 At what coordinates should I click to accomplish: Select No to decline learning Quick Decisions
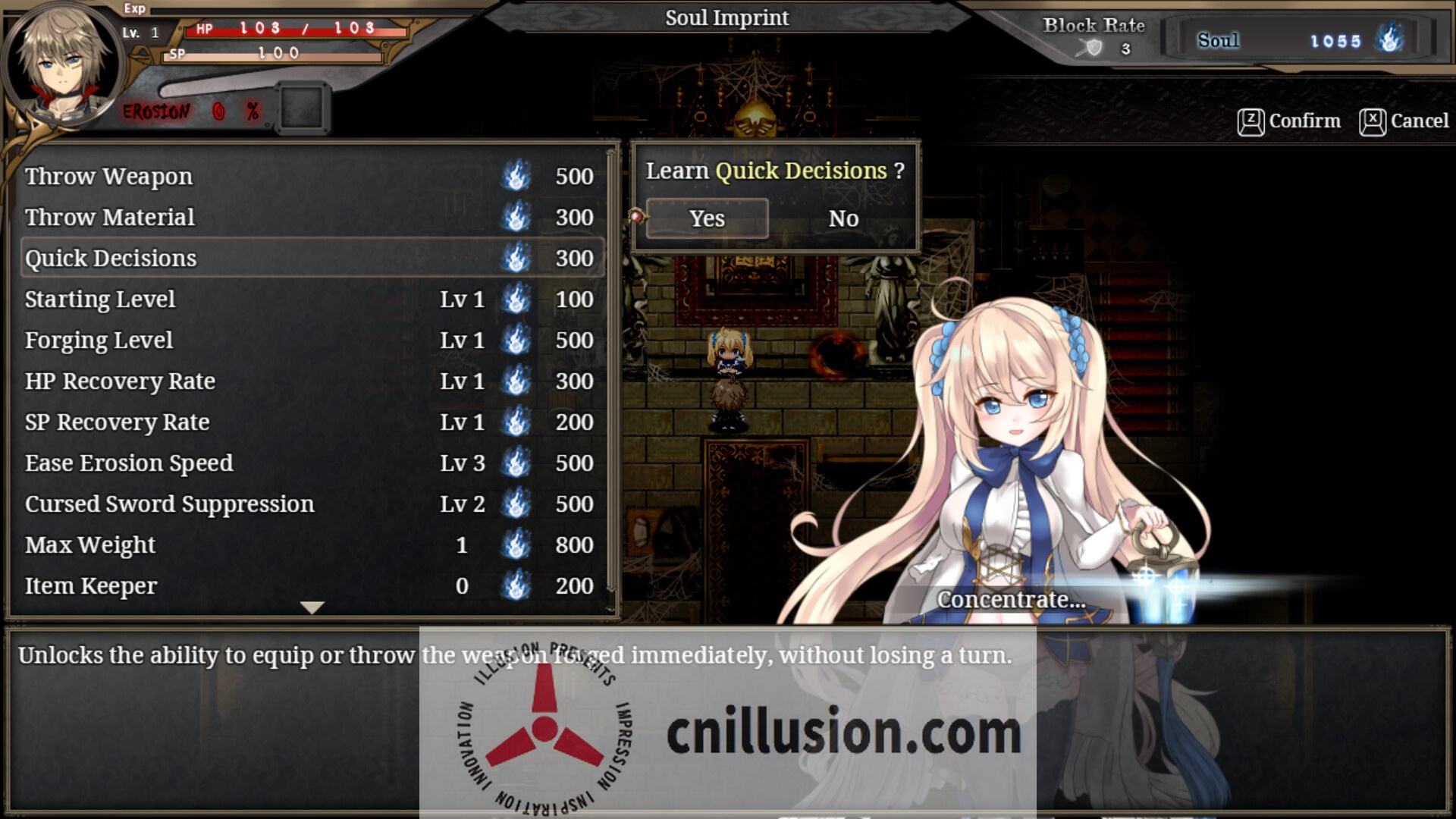[843, 218]
